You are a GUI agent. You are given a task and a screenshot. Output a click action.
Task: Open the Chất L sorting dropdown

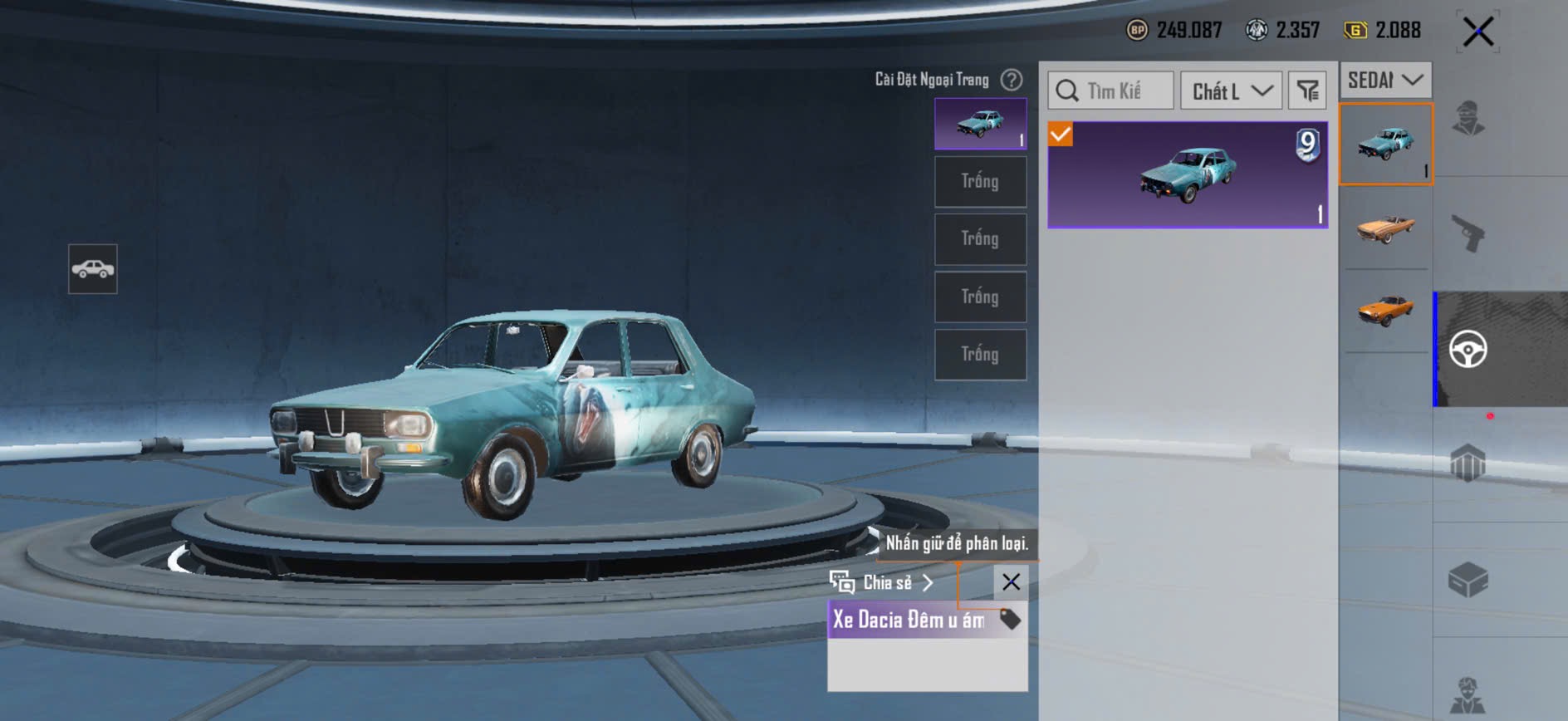1232,91
